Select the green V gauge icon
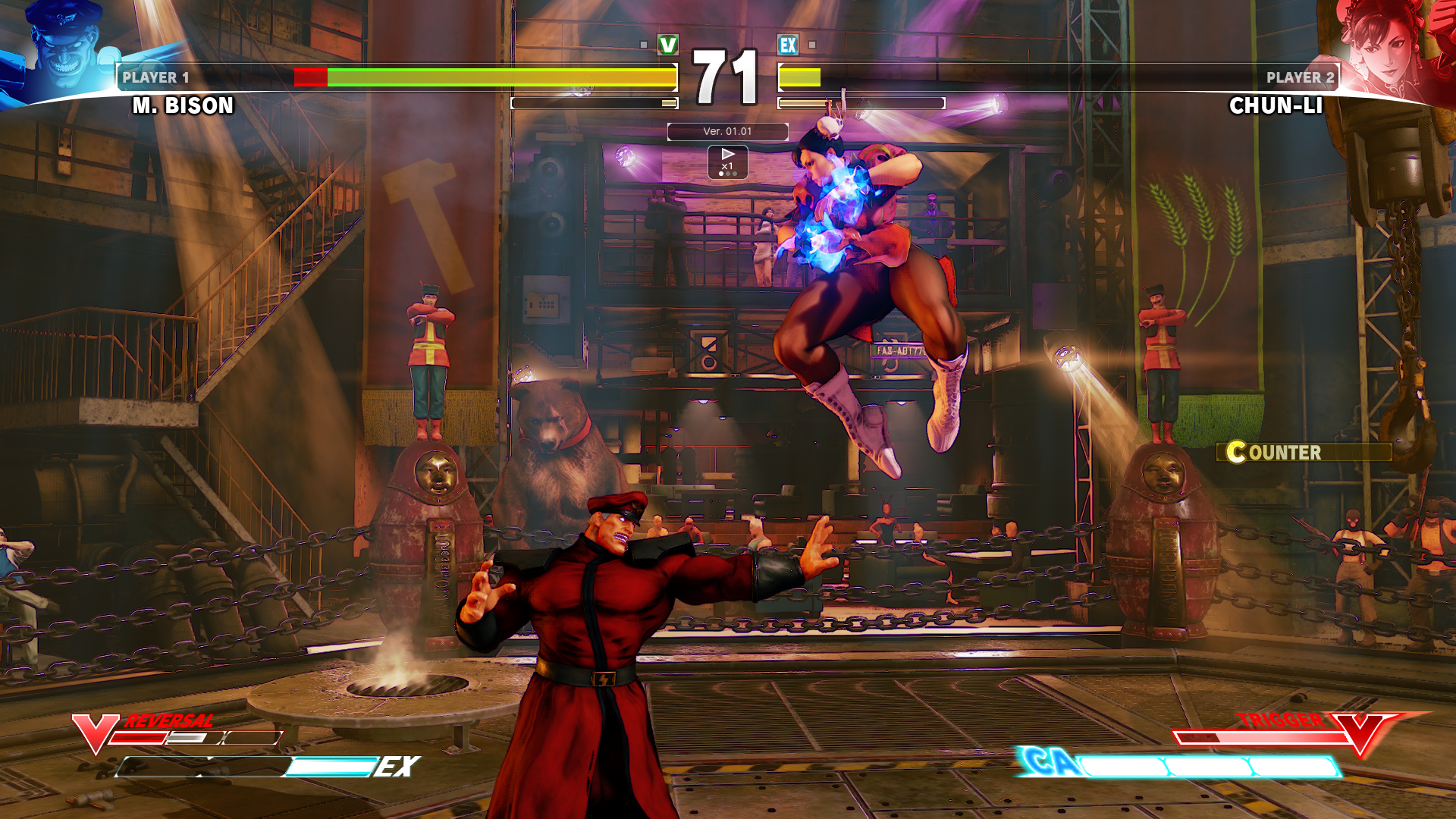 [x=667, y=45]
